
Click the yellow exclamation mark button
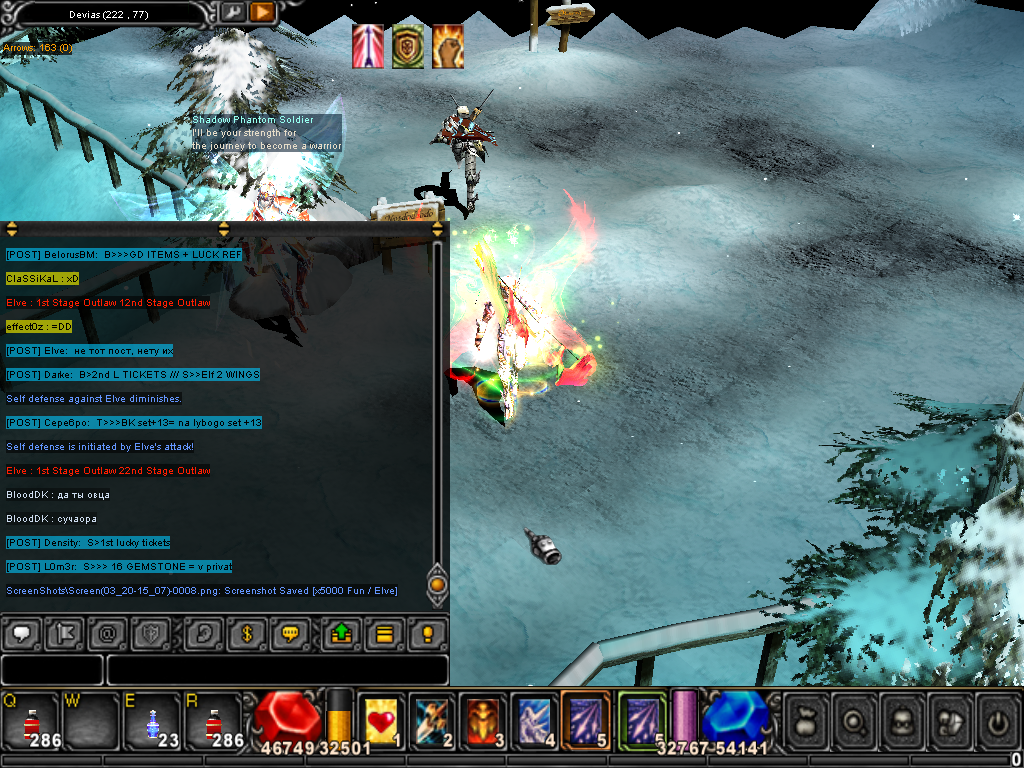(427, 634)
